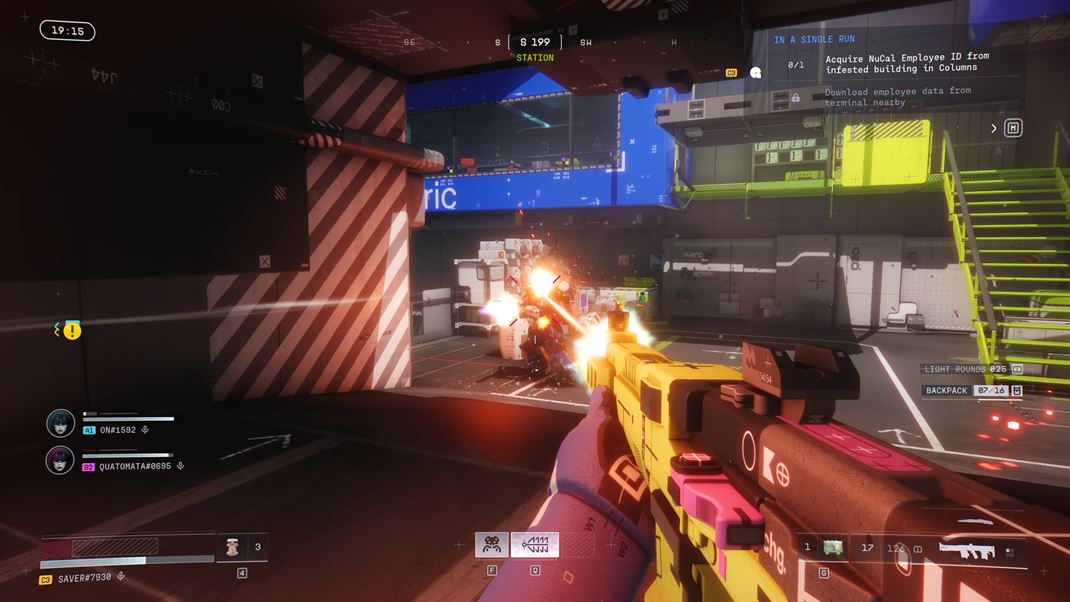Open the backpack inventory indicator
This screenshot has height=602, width=1070.
[x=1016, y=390]
